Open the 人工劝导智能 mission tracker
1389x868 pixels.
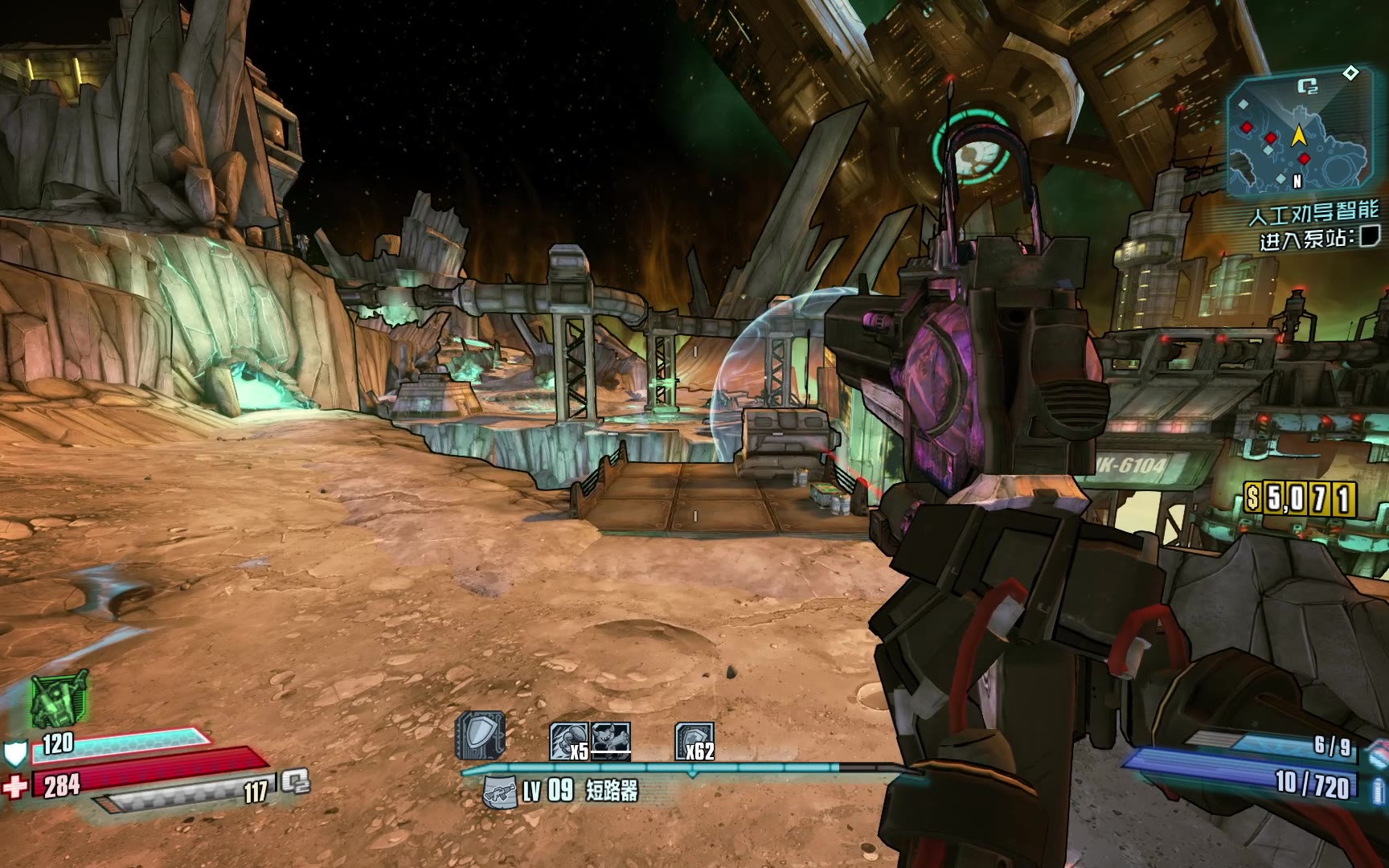[1313, 214]
